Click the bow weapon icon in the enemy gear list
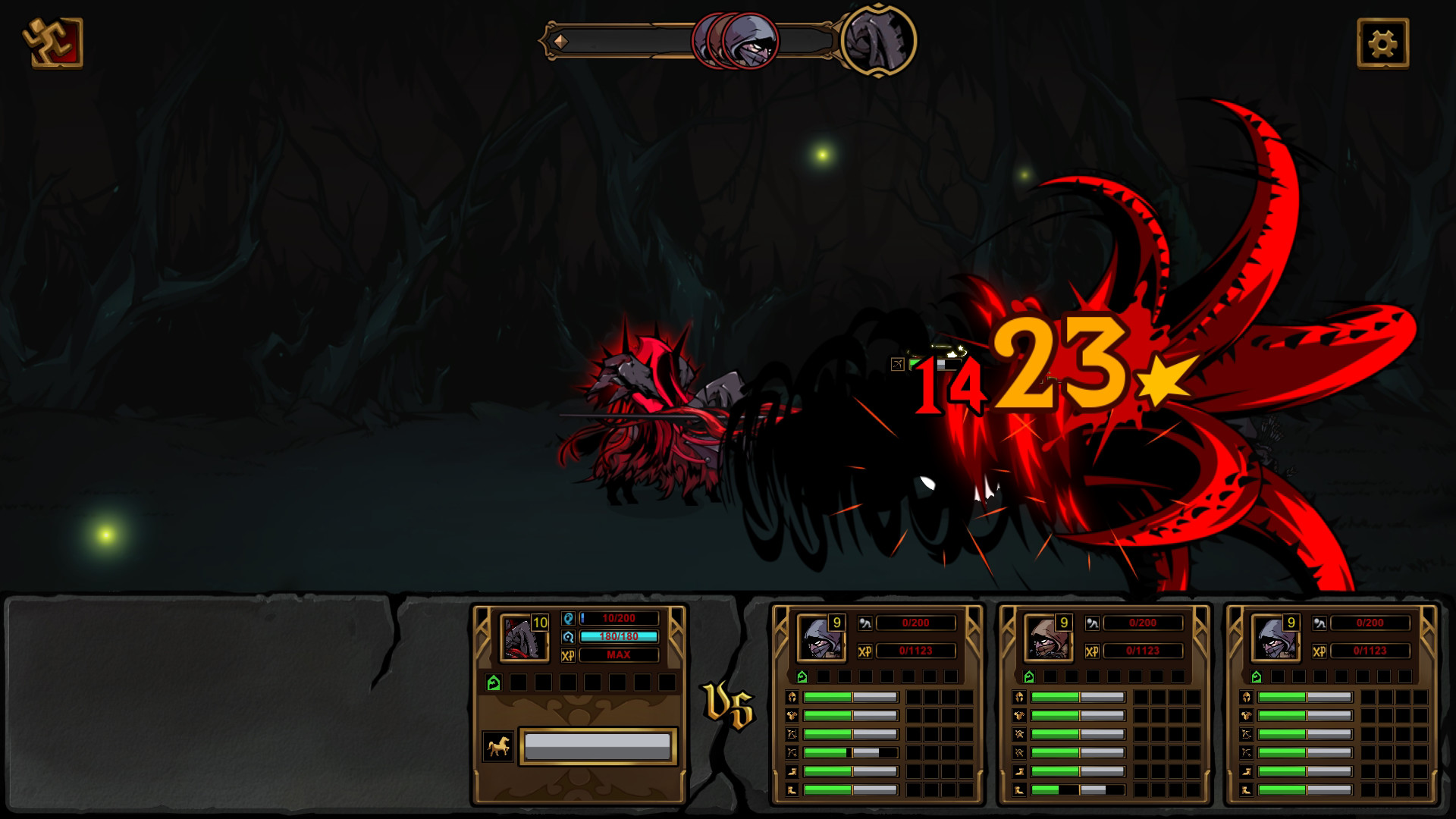This screenshot has height=819, width=1456. [792, 734]
